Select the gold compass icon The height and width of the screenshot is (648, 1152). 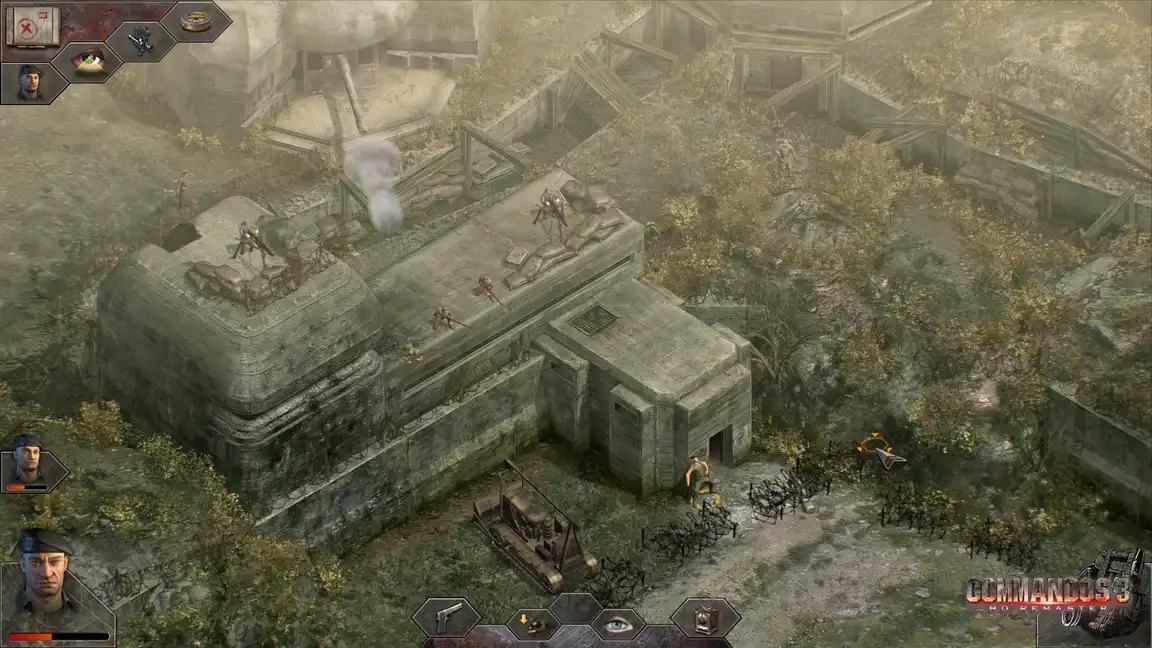click(196, 20)
